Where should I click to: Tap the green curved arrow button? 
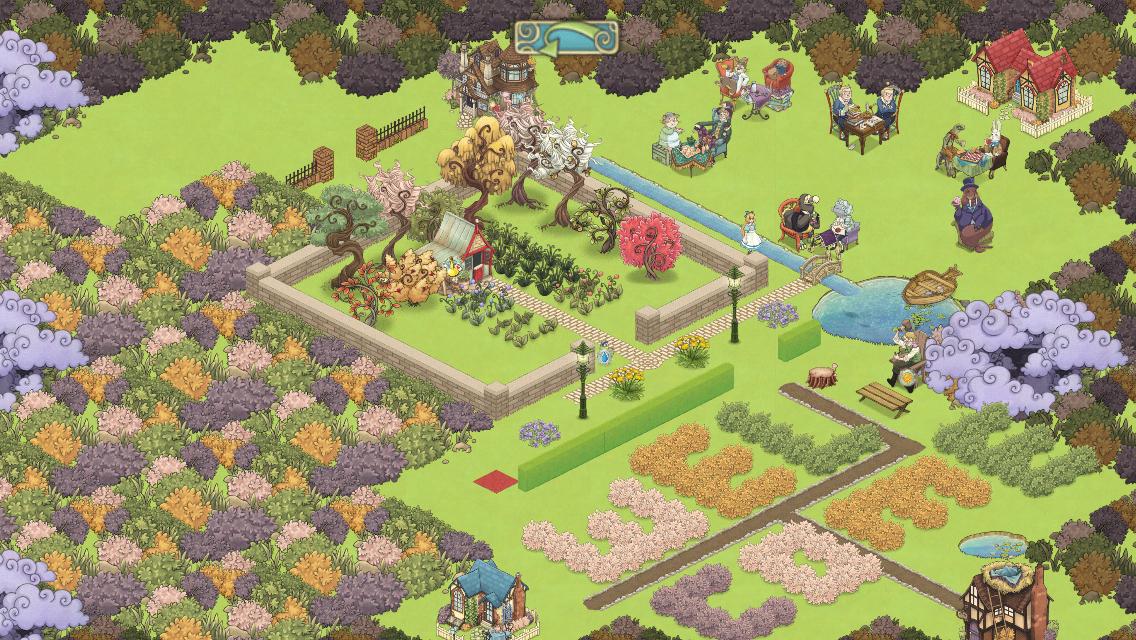coord(567,38)
